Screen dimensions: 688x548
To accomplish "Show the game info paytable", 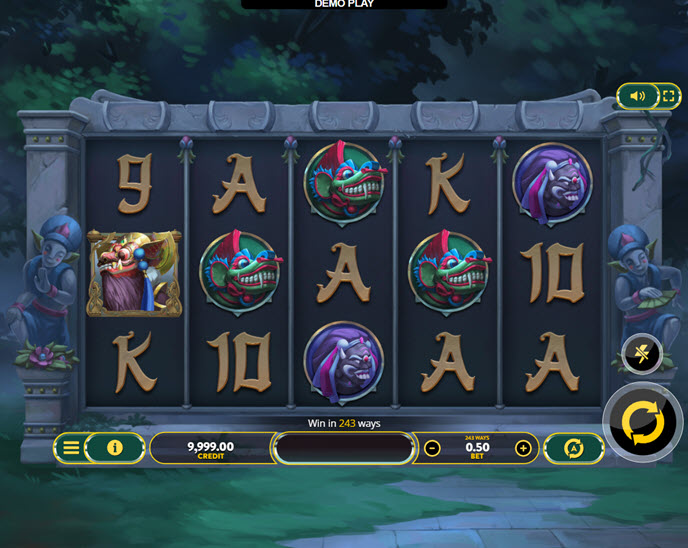I will 115,447.
